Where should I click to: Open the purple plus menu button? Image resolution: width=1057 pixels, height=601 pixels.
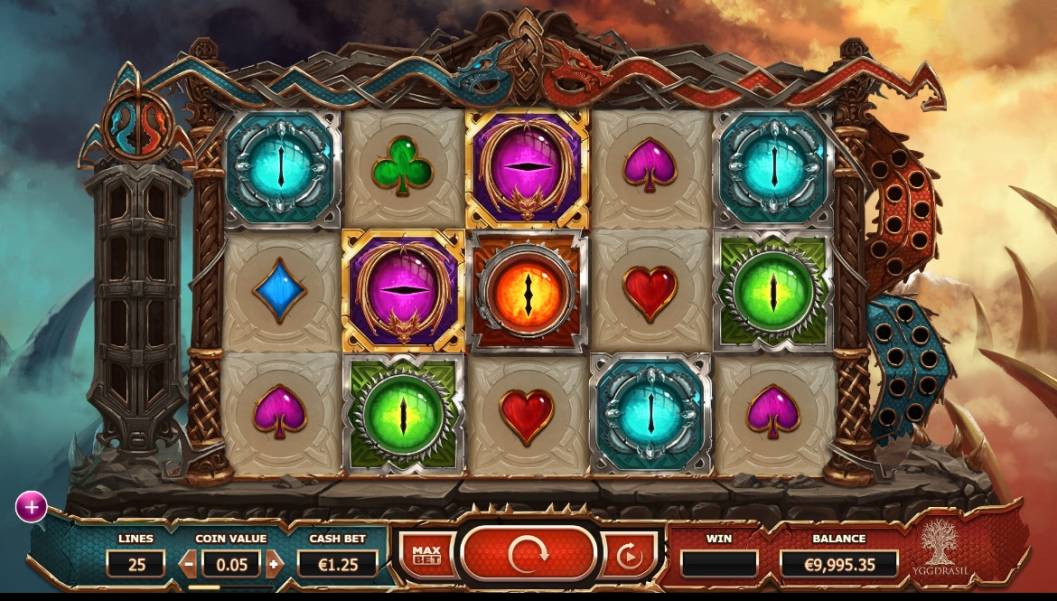point(31,507)
